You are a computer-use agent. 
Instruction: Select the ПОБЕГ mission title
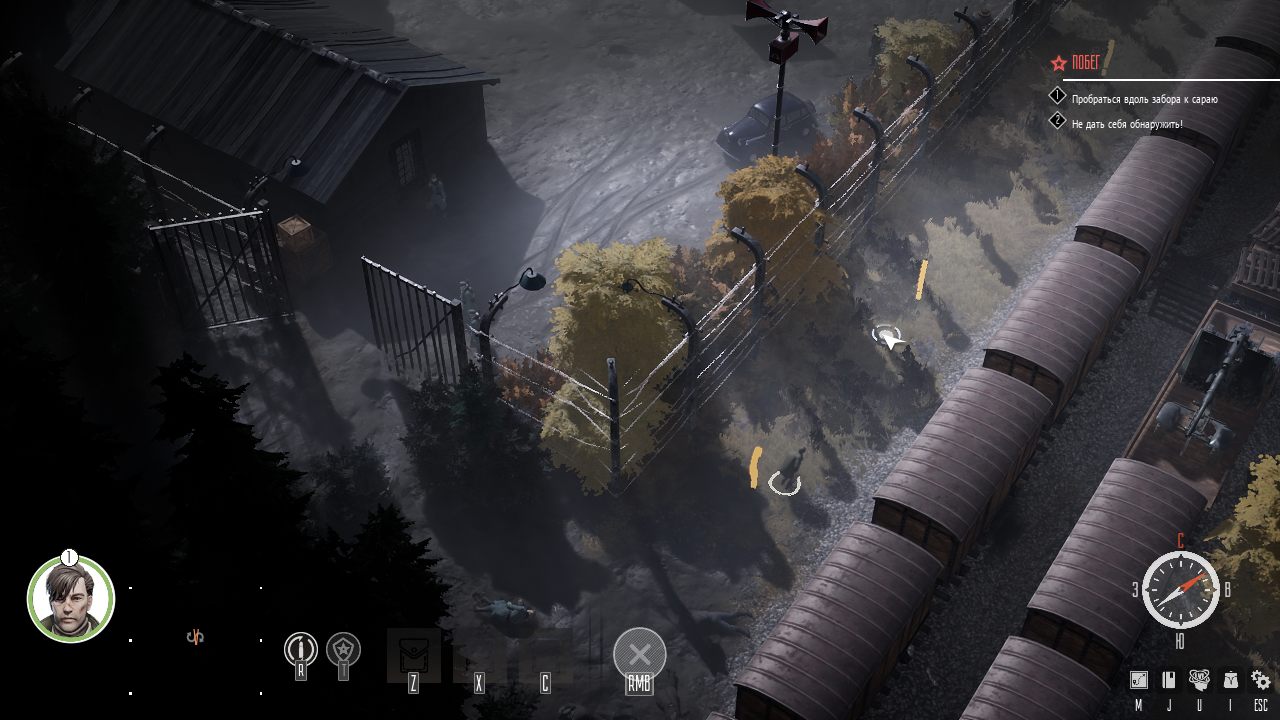tap(1085, 63)
